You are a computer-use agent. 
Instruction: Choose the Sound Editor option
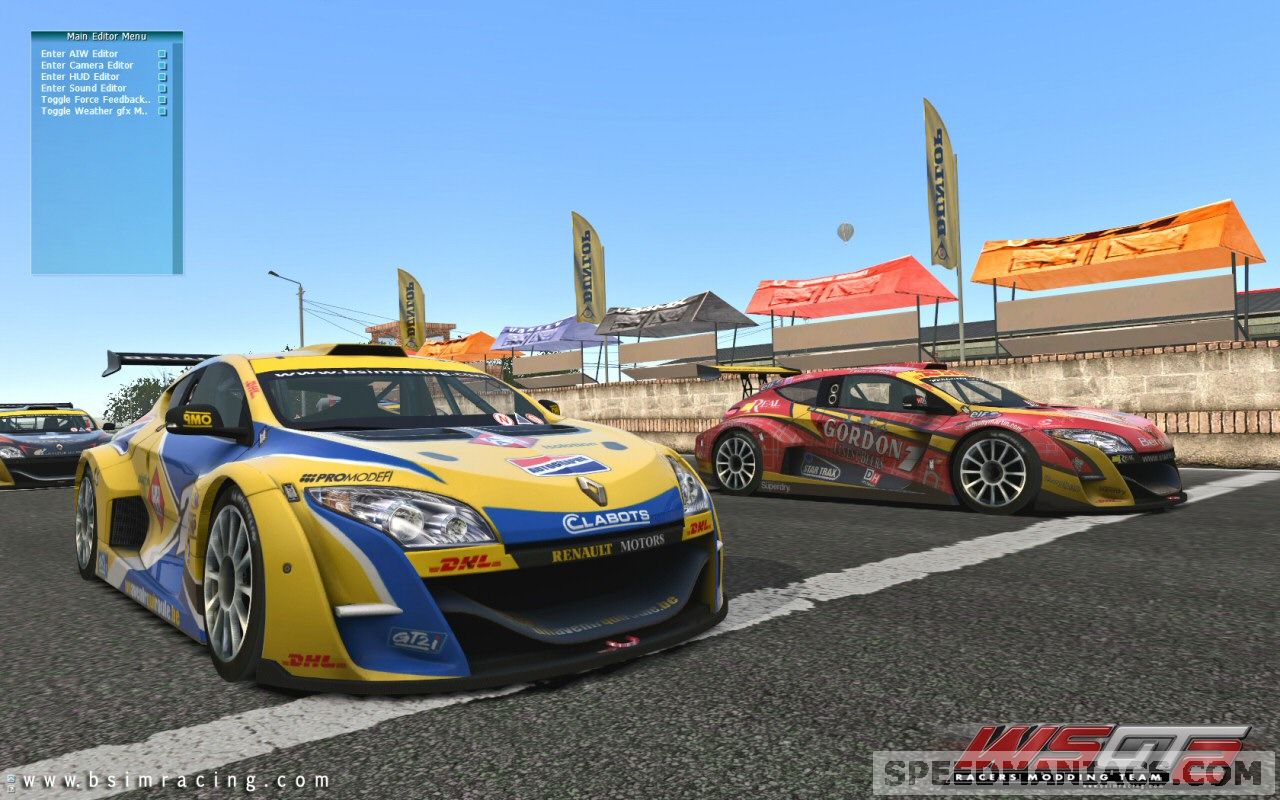(84, 88)
